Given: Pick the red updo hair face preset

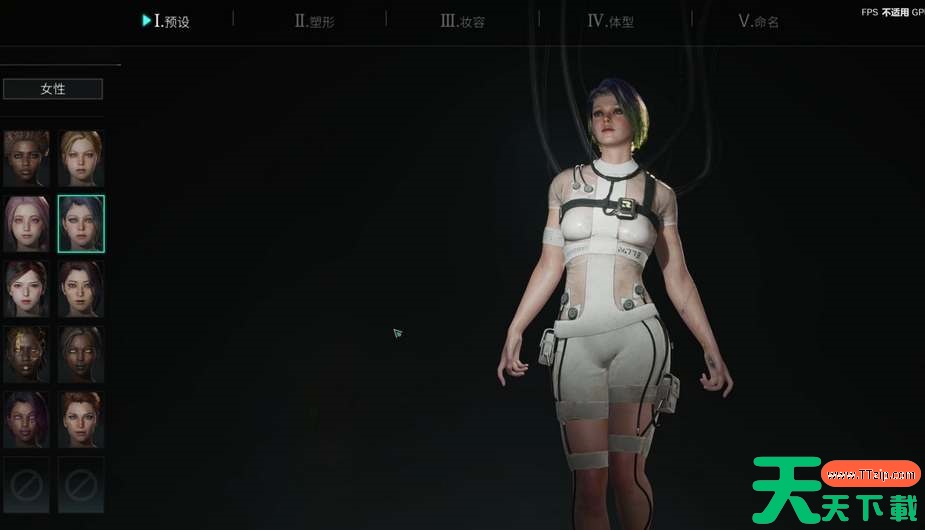Looking at the screenshot, I should pyautogui.click(x=81, y=419).
